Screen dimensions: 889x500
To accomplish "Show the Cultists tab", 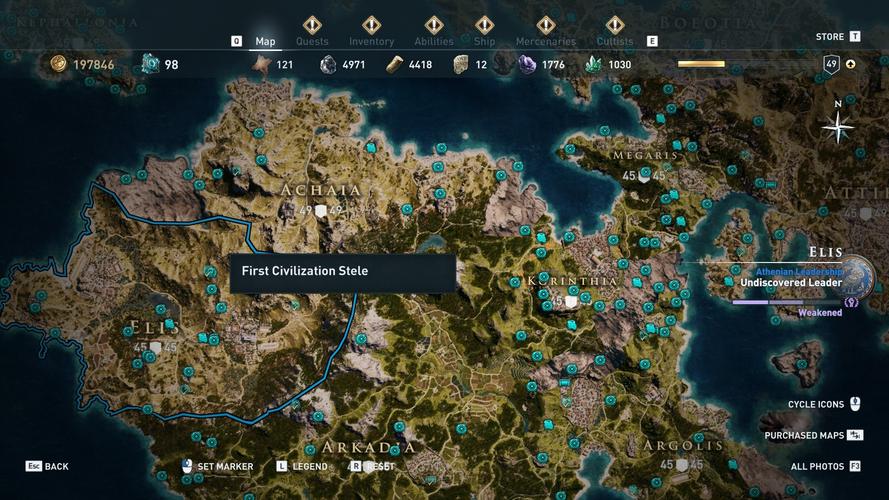I will 614,41.
